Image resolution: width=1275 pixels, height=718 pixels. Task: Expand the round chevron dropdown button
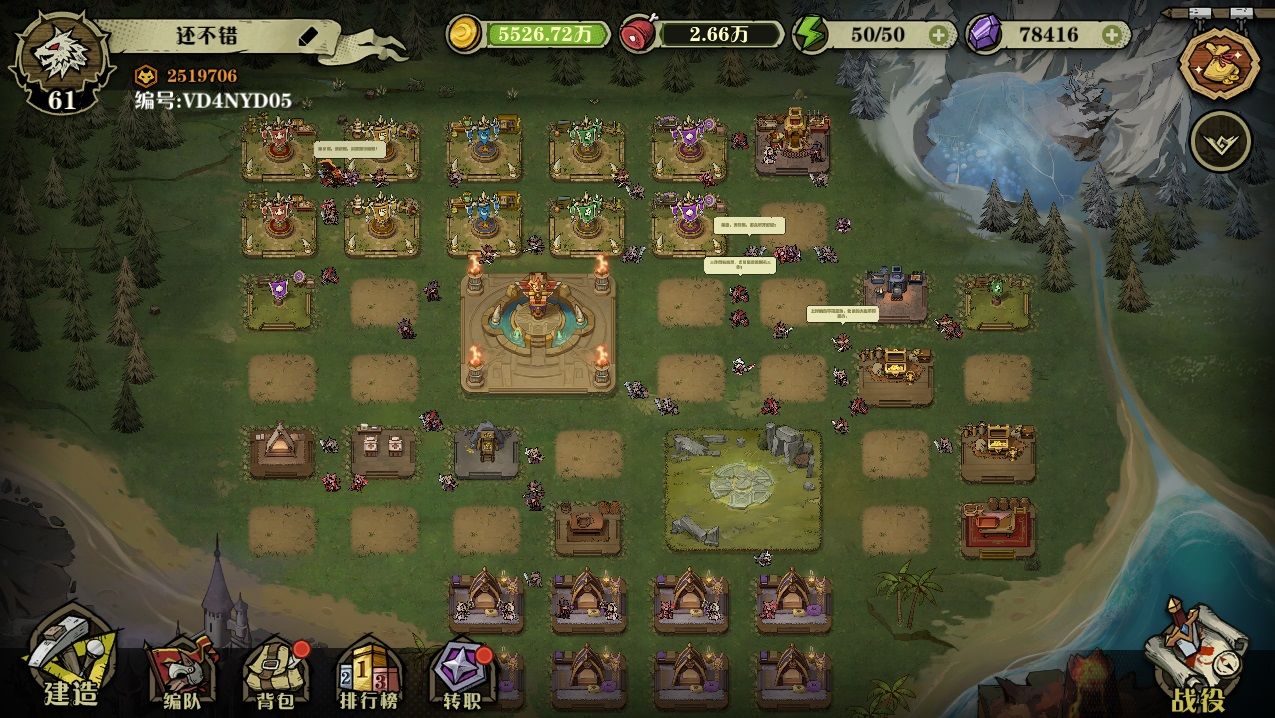[x=1220, y=141]
